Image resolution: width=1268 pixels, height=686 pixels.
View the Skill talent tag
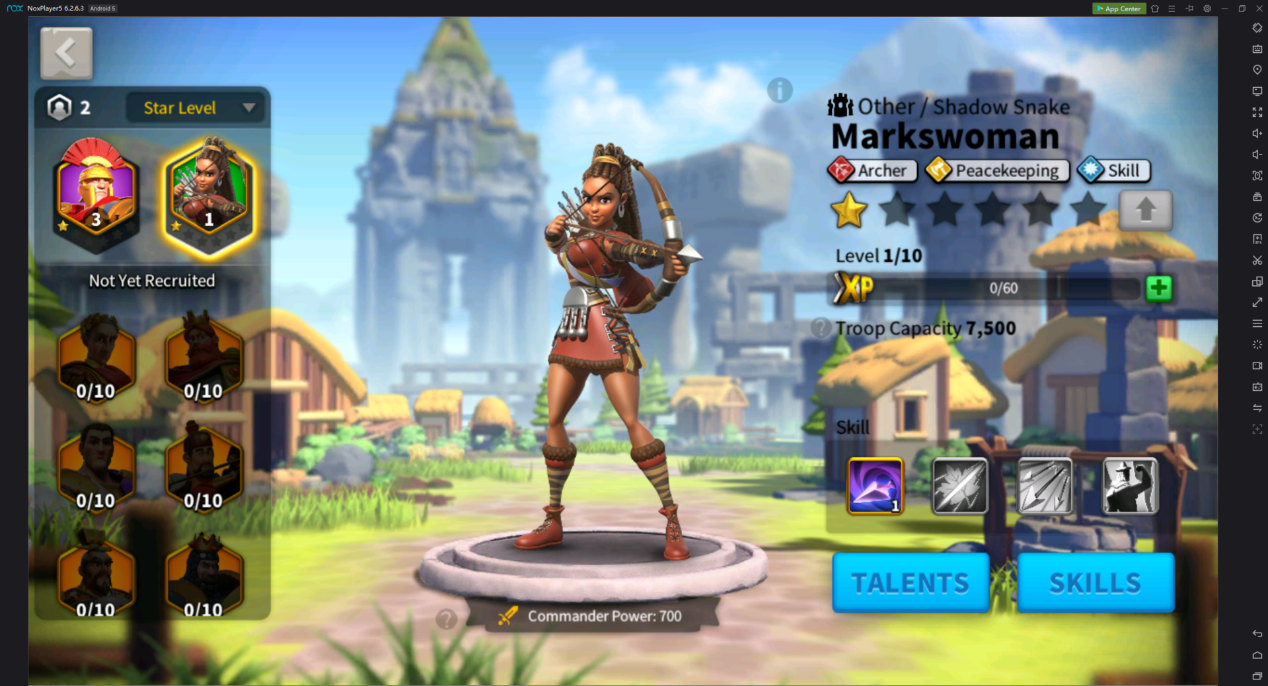pos(1113,171)
